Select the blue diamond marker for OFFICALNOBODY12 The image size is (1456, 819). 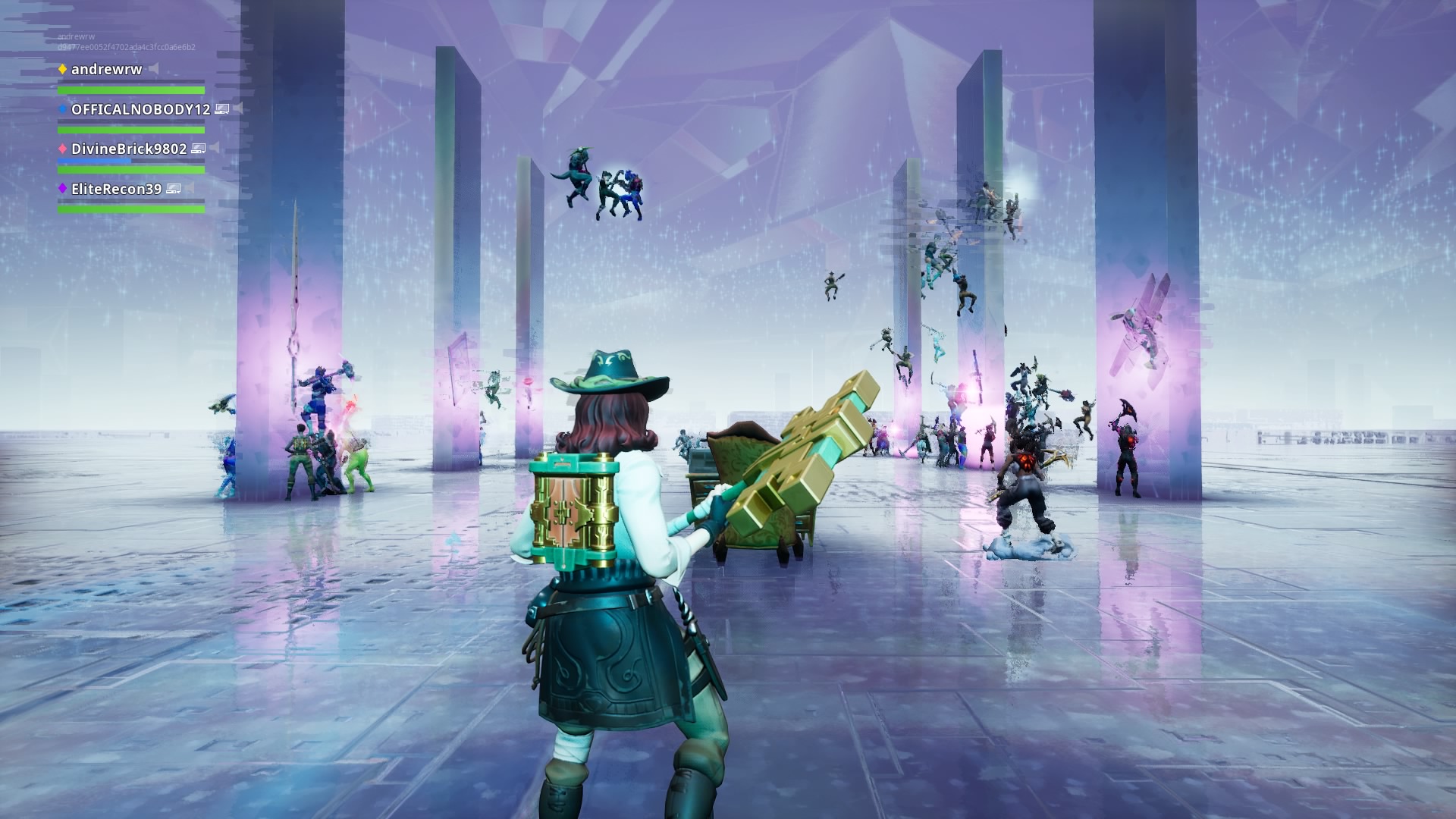pos(61,108)
